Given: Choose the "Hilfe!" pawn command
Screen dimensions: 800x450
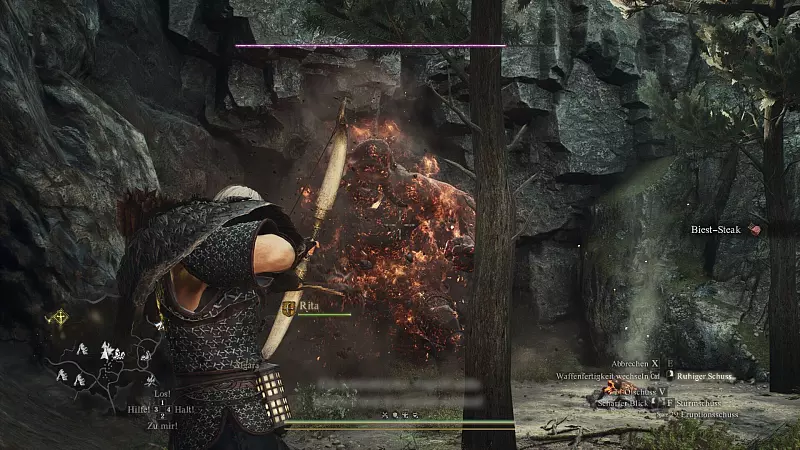Looking at the screenshot, I should point(138,408).
